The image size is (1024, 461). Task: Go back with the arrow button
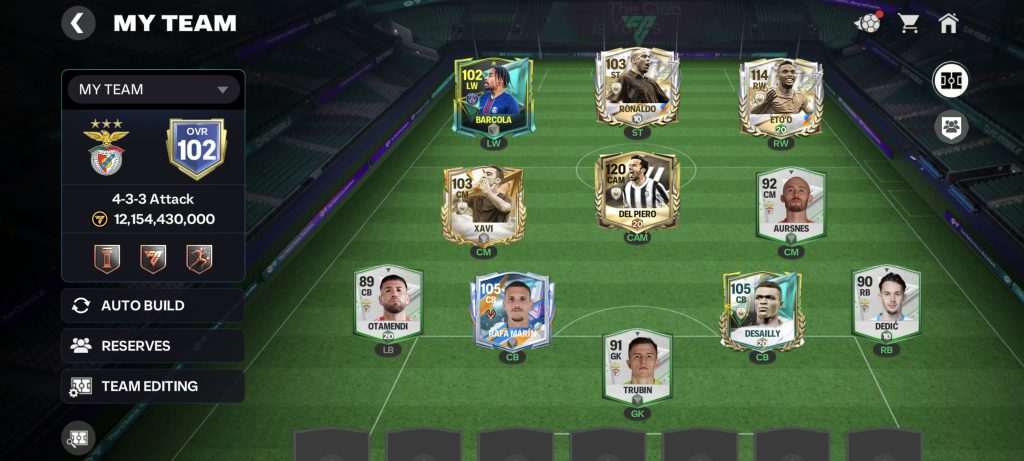click(78, 23)
